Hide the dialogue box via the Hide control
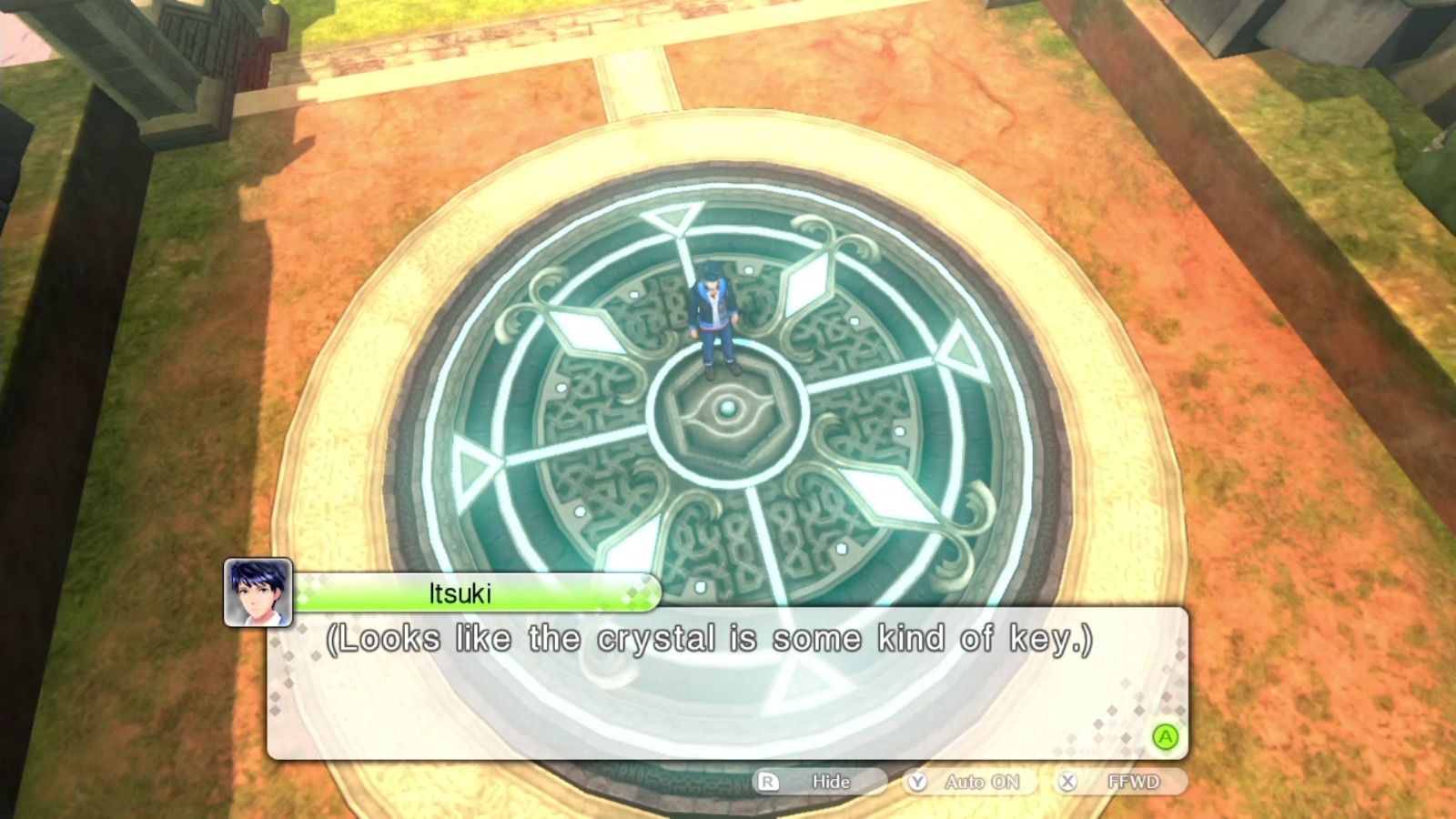 [829, 781]
